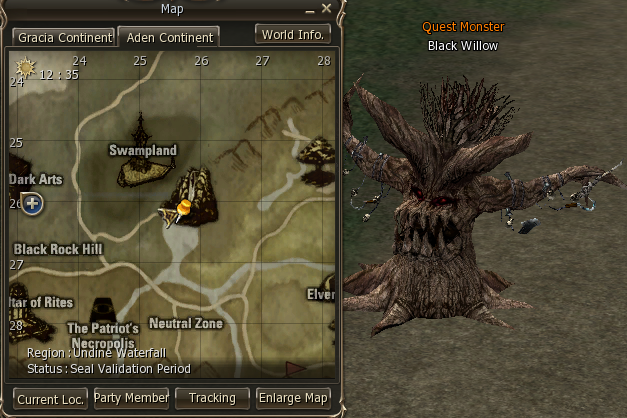Toggle Party Member display on map
Screen dimensions: 627x418
tap(131, 398)
